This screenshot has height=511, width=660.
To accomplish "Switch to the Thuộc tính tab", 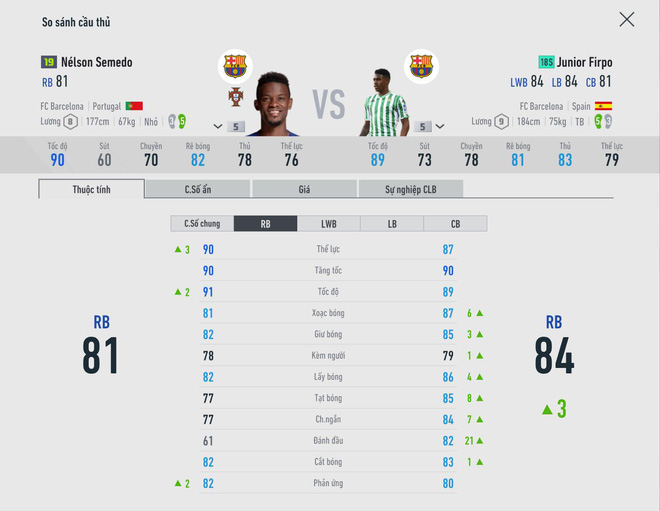I will [91, 189].
